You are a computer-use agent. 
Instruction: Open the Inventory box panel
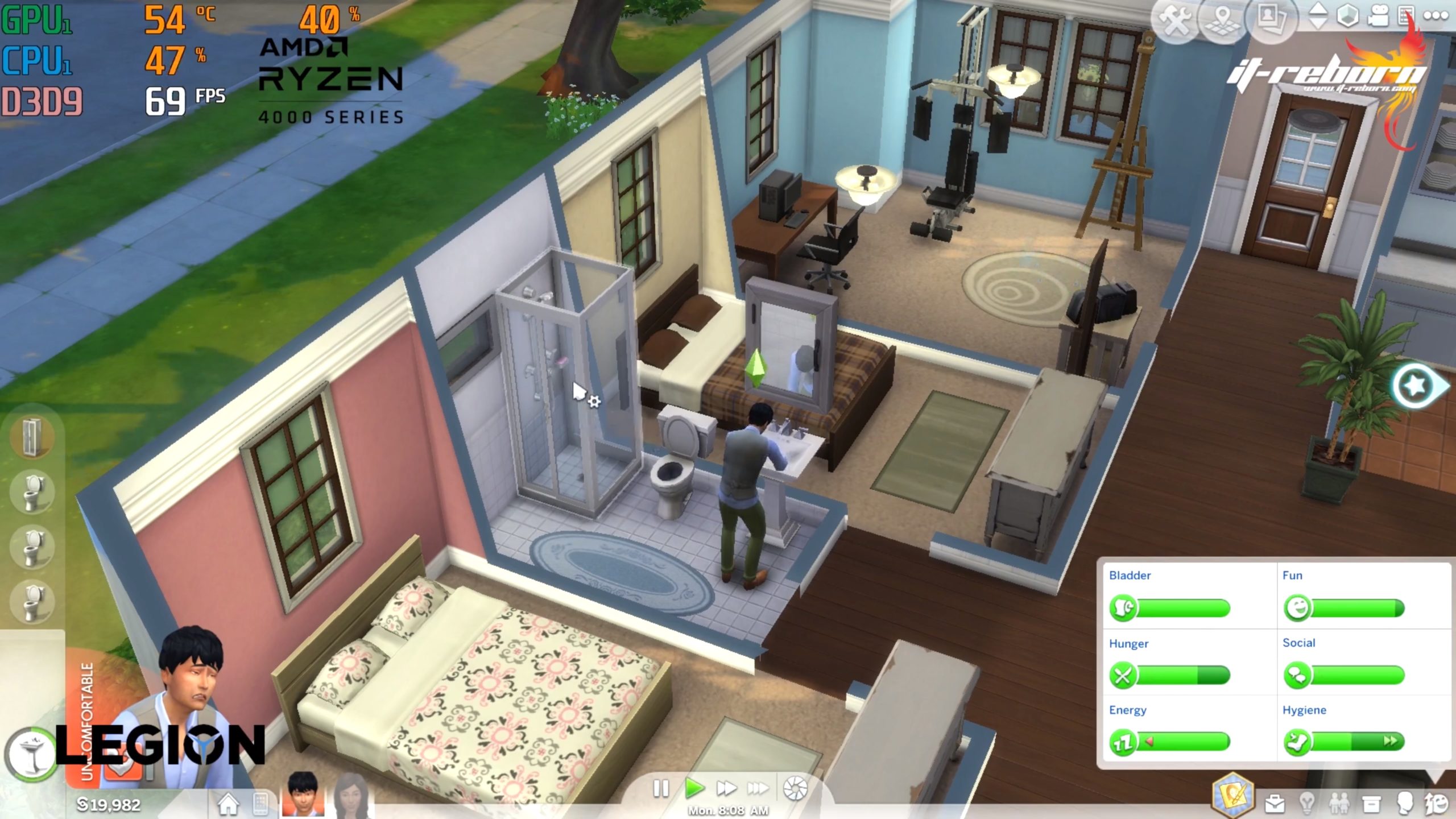[1371, 804]
